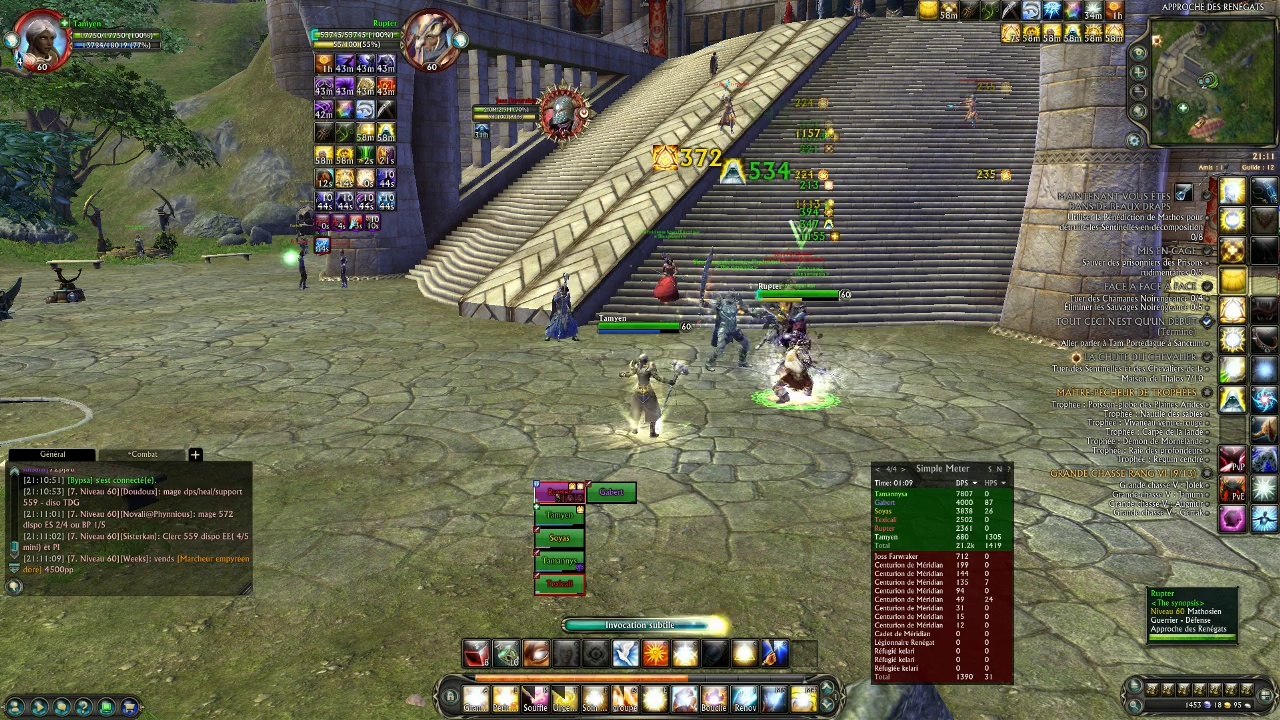Add a new chat tab with plus button
This screenshot has width=1280, height=720.
click(195, 455)
